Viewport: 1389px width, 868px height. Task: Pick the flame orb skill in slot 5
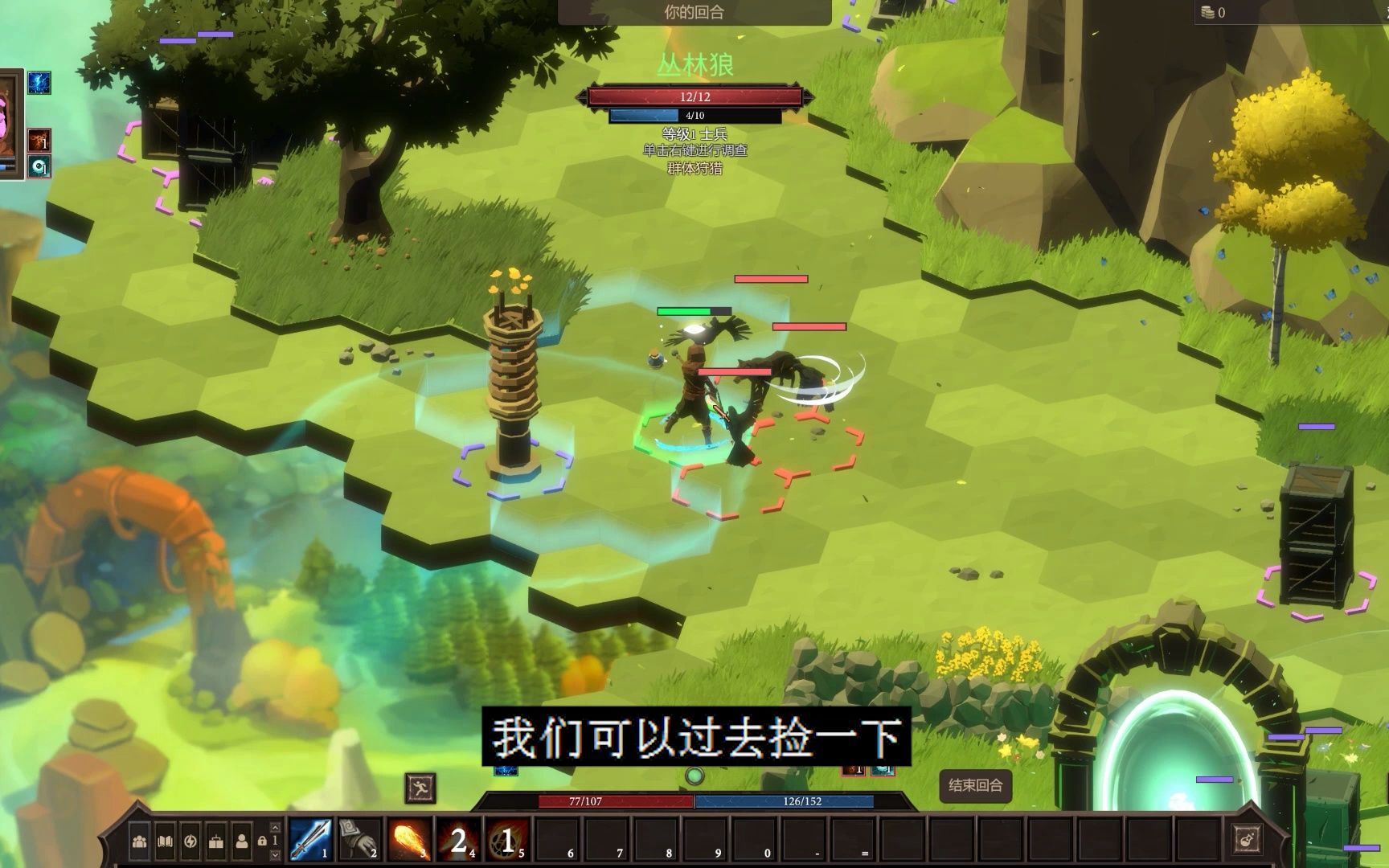point(506,839)
